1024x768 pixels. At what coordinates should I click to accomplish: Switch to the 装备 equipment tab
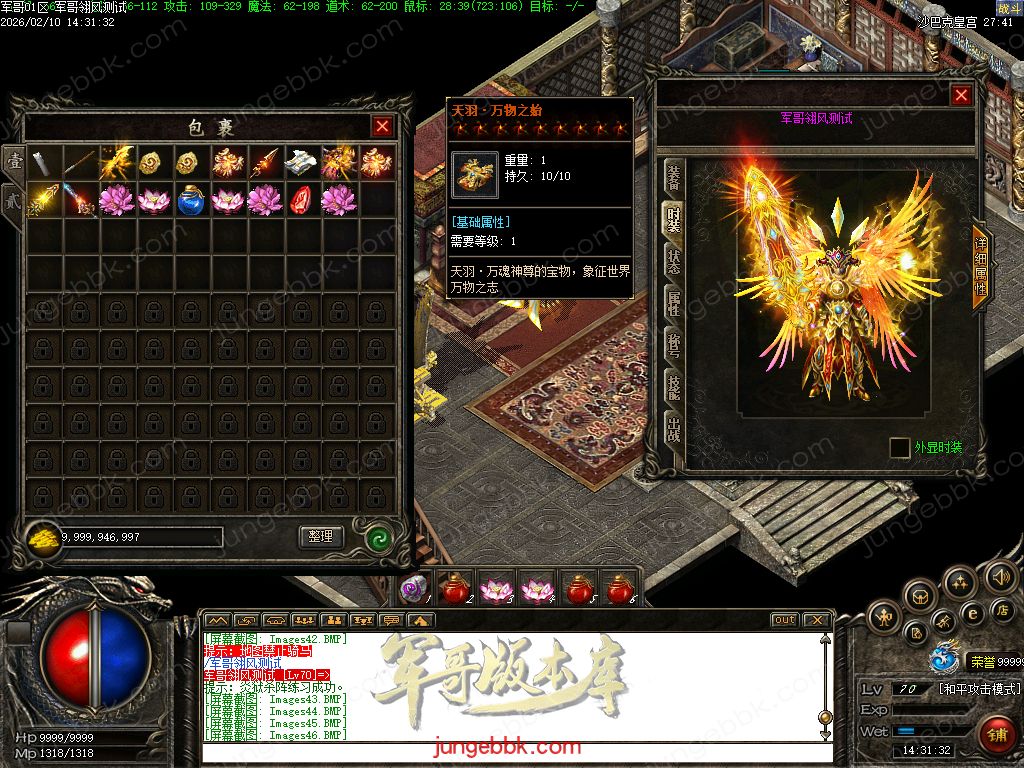click(x=673, y=178)
